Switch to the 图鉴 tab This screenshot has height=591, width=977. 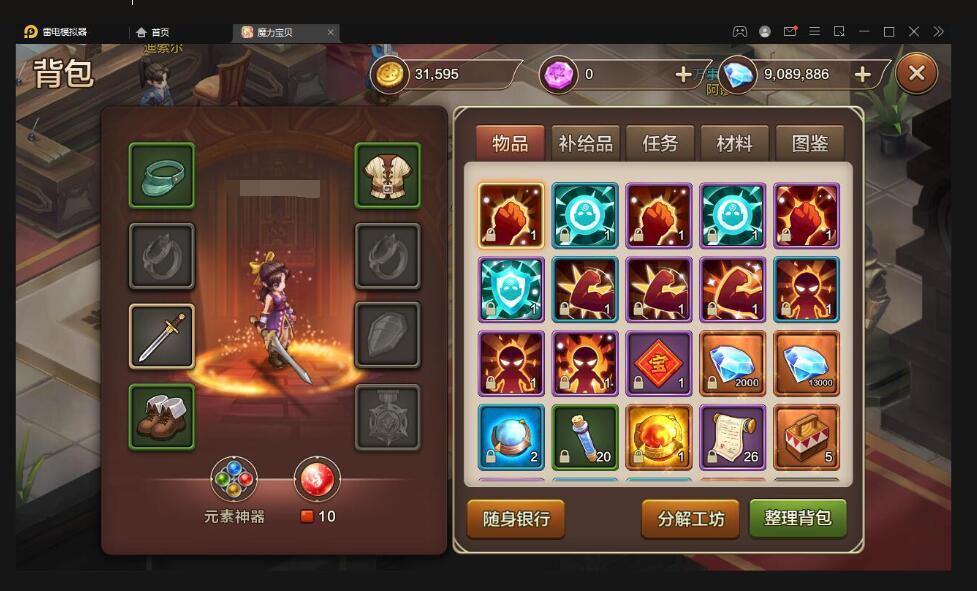[809, 143]
